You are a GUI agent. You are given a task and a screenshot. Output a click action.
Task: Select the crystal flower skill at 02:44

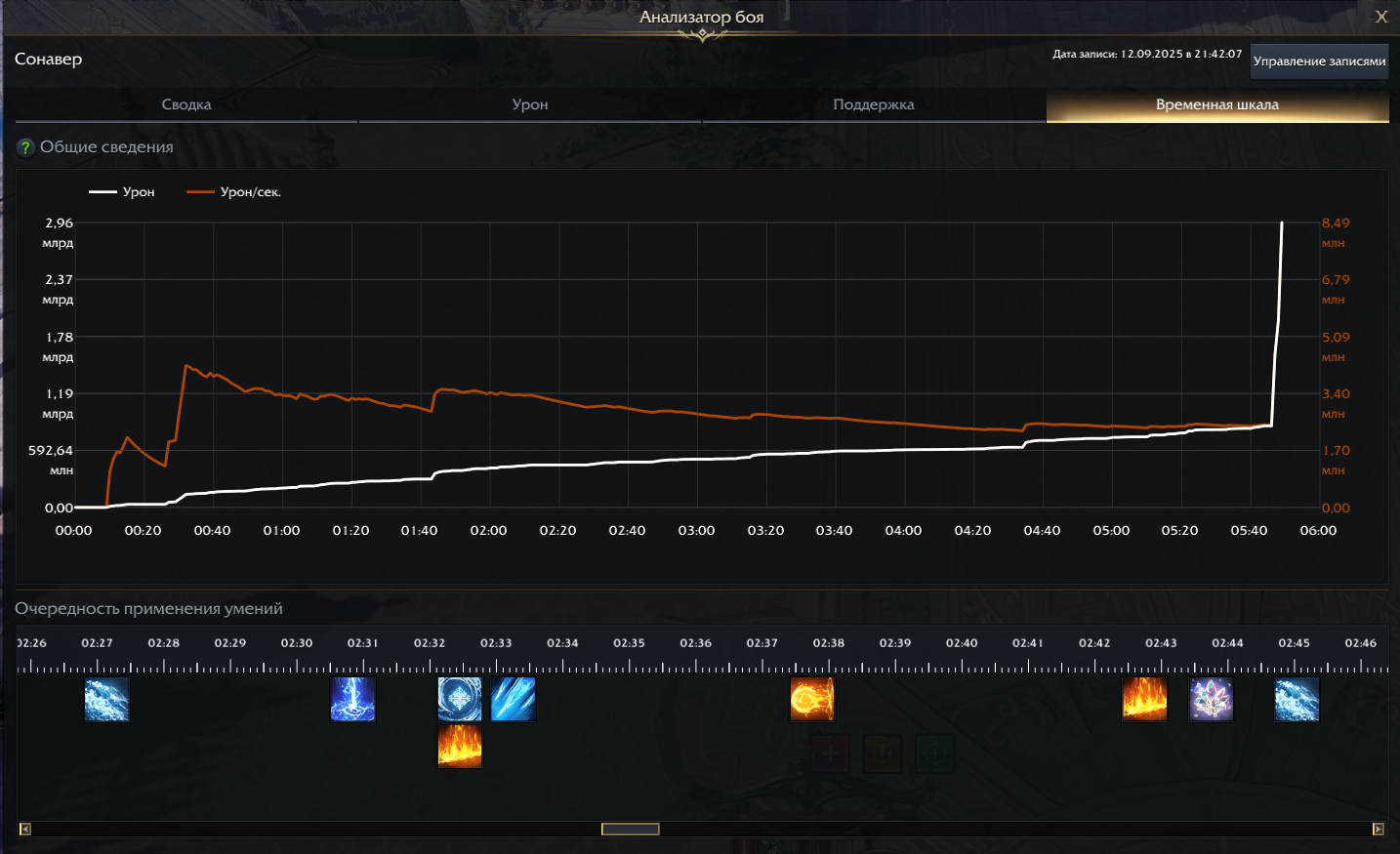pyautogui.click(x=1213, y=699)
